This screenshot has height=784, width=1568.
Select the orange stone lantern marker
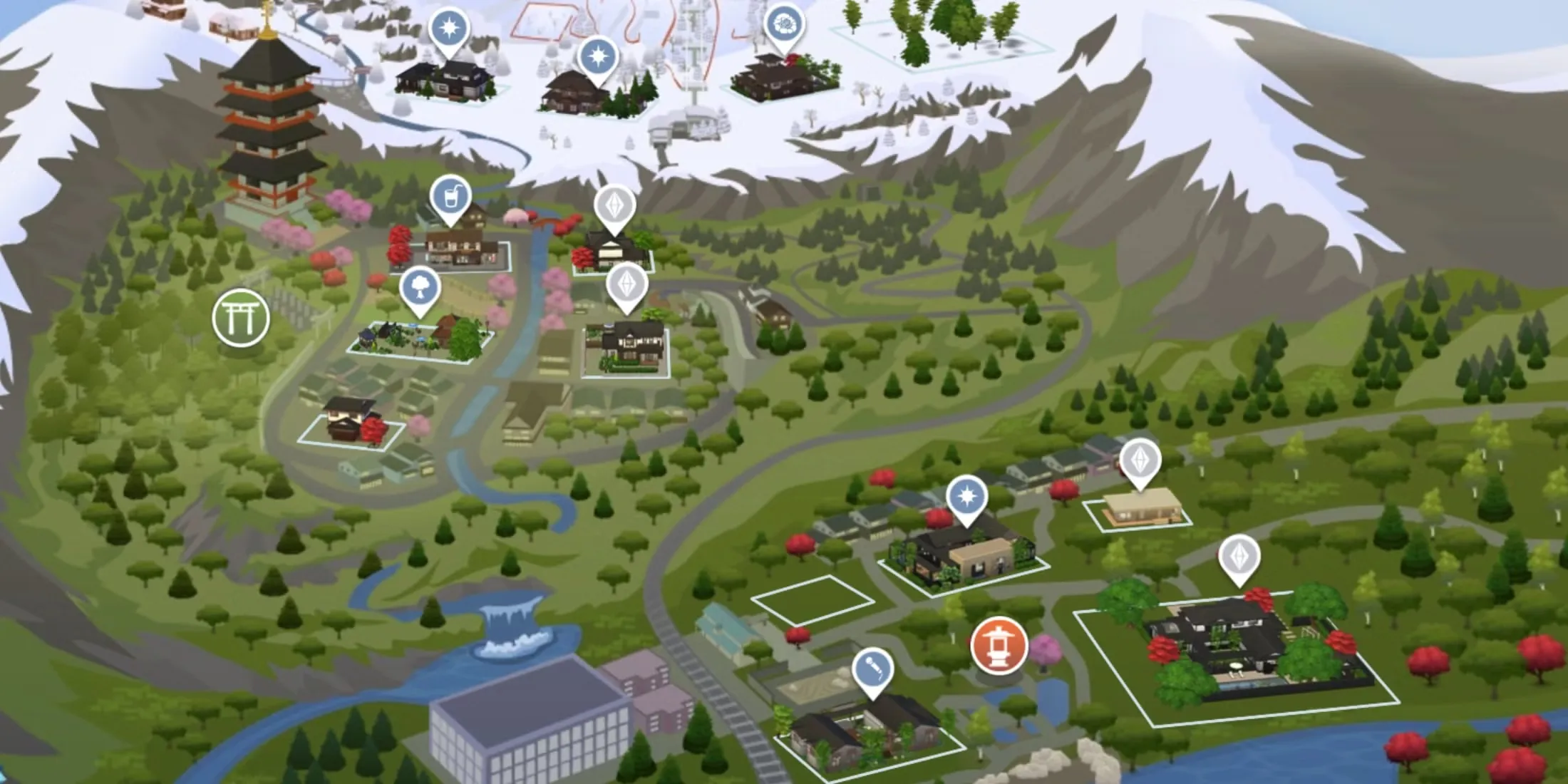pos(999,646)
